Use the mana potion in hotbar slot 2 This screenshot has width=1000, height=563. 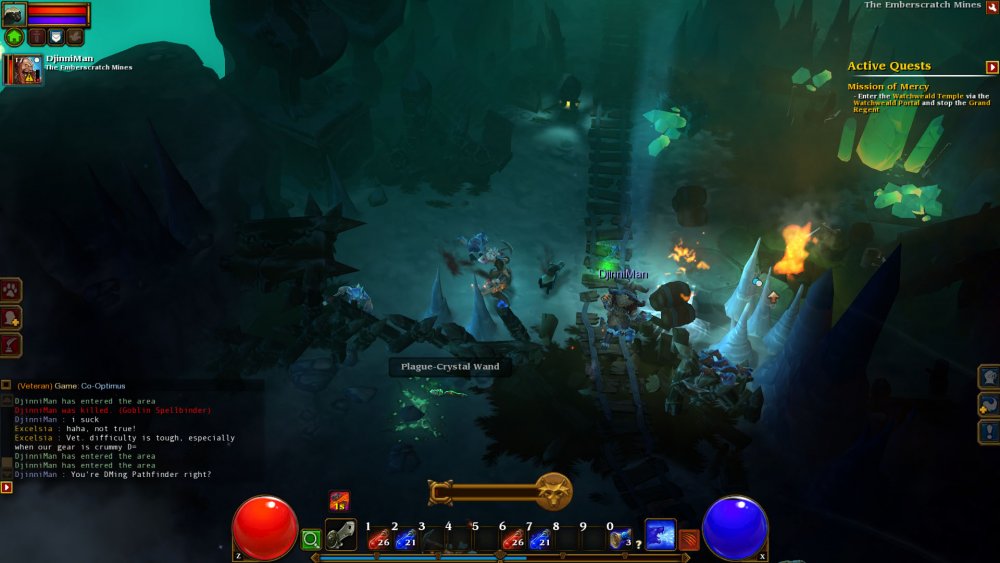405,539
